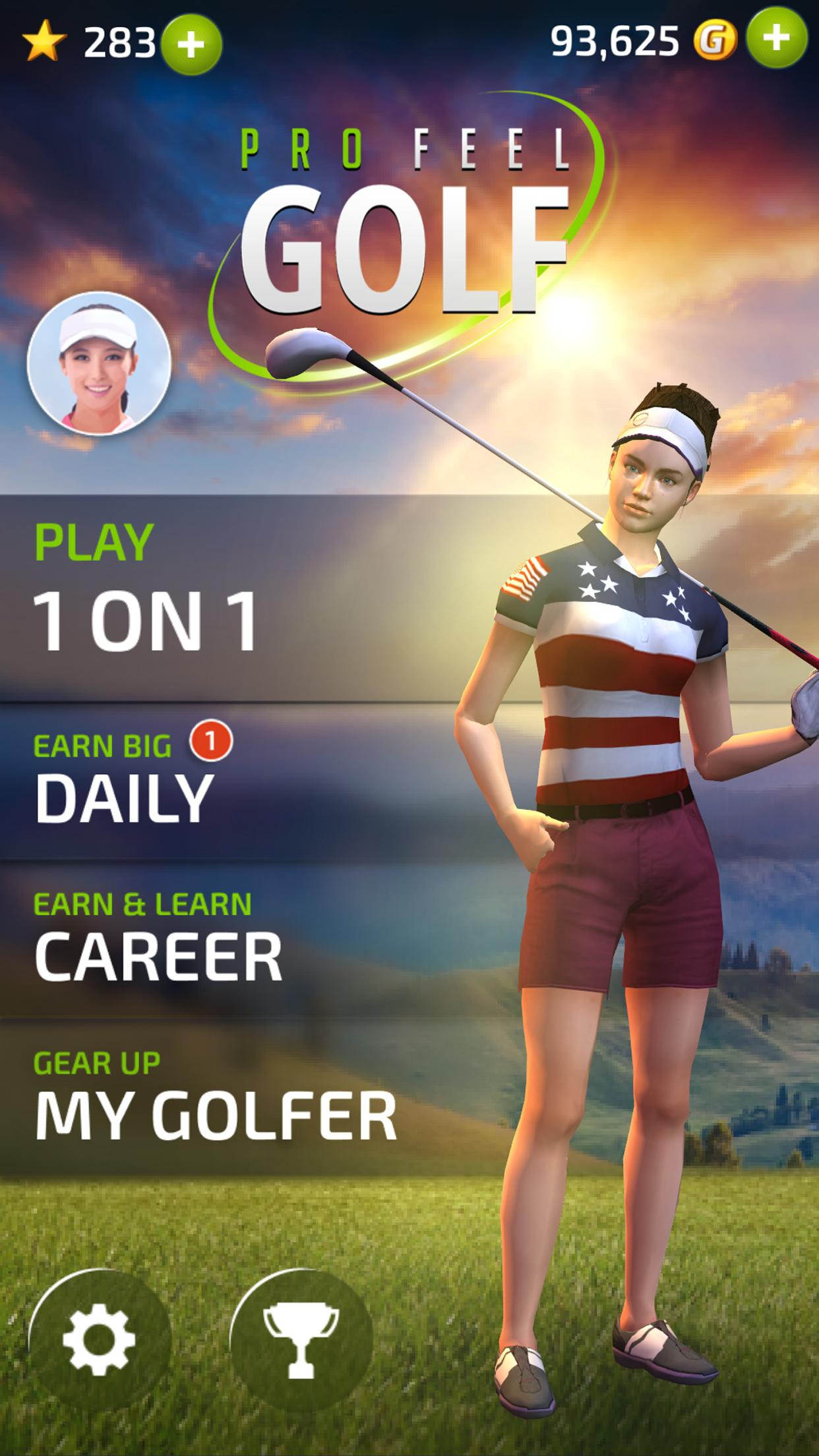Open settings with the gear icon

coord(100,1340)
